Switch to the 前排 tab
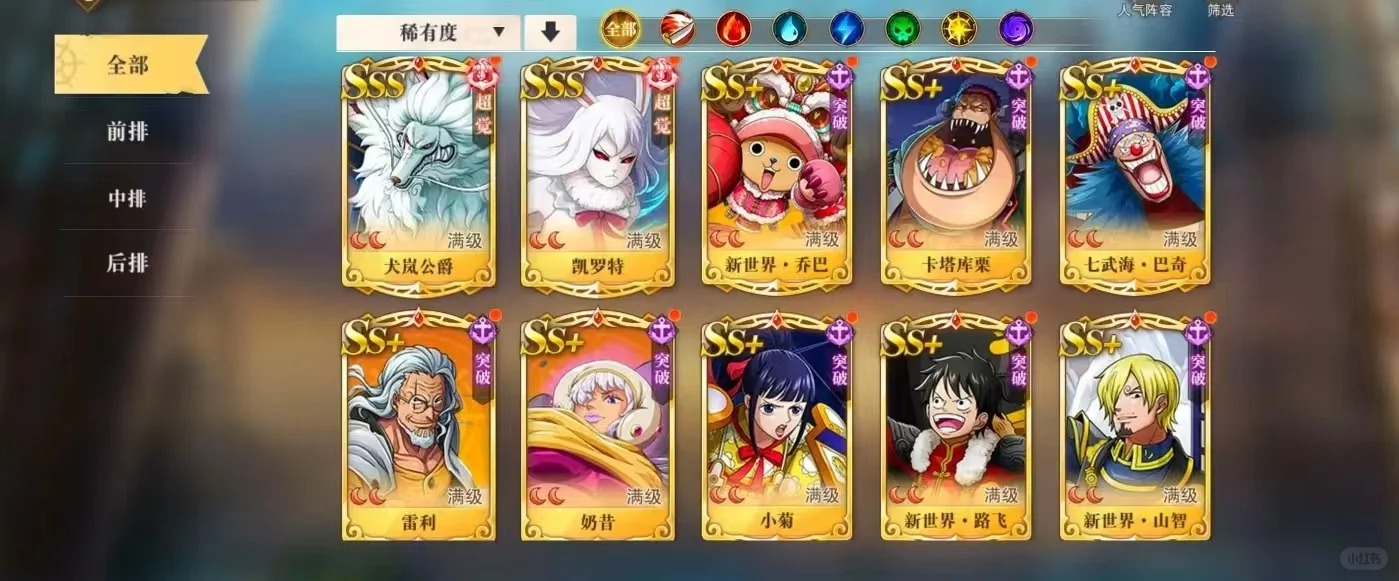Screen dimensions: 1399x581 127,131
